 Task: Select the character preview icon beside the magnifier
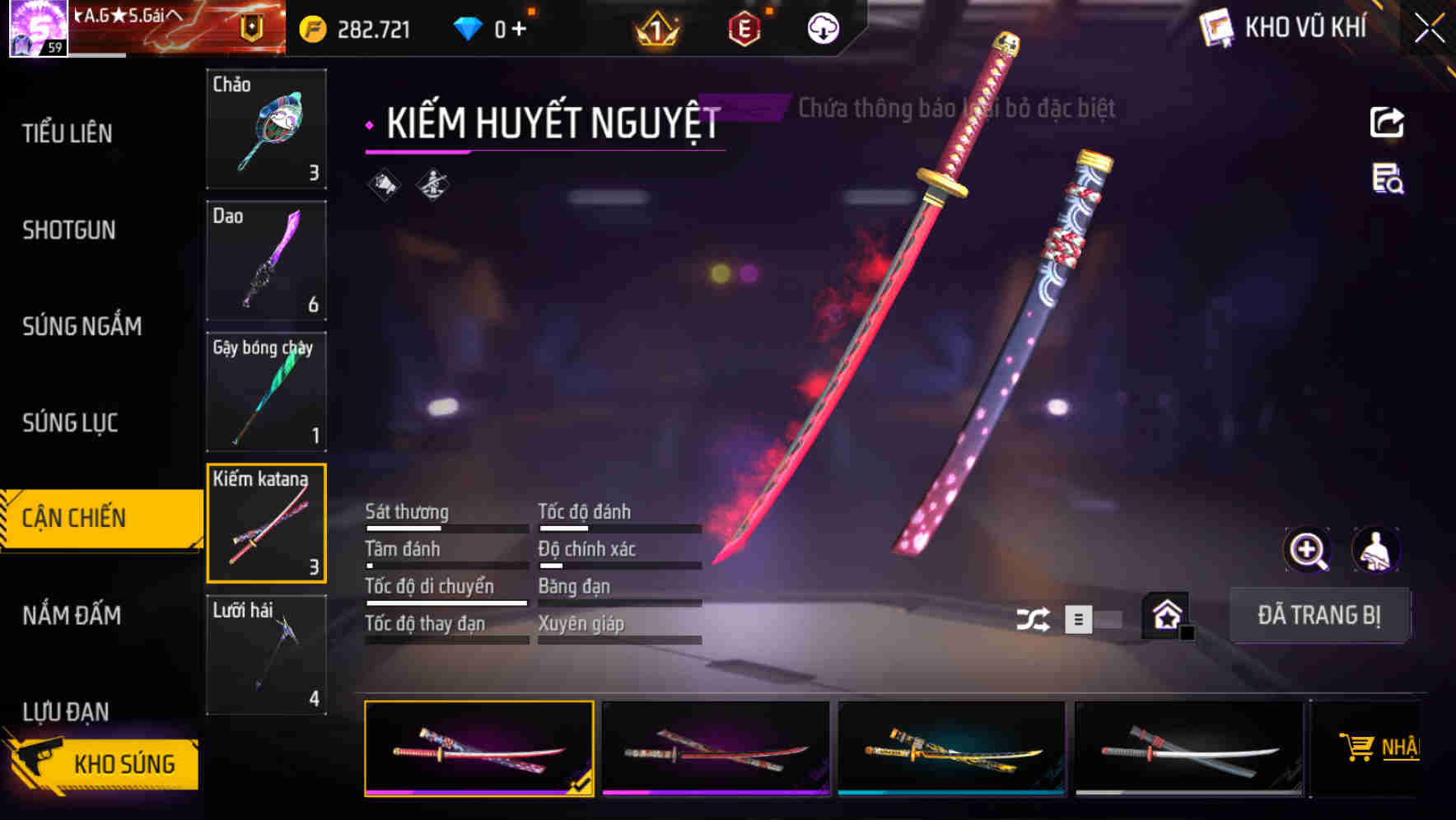1376,550
